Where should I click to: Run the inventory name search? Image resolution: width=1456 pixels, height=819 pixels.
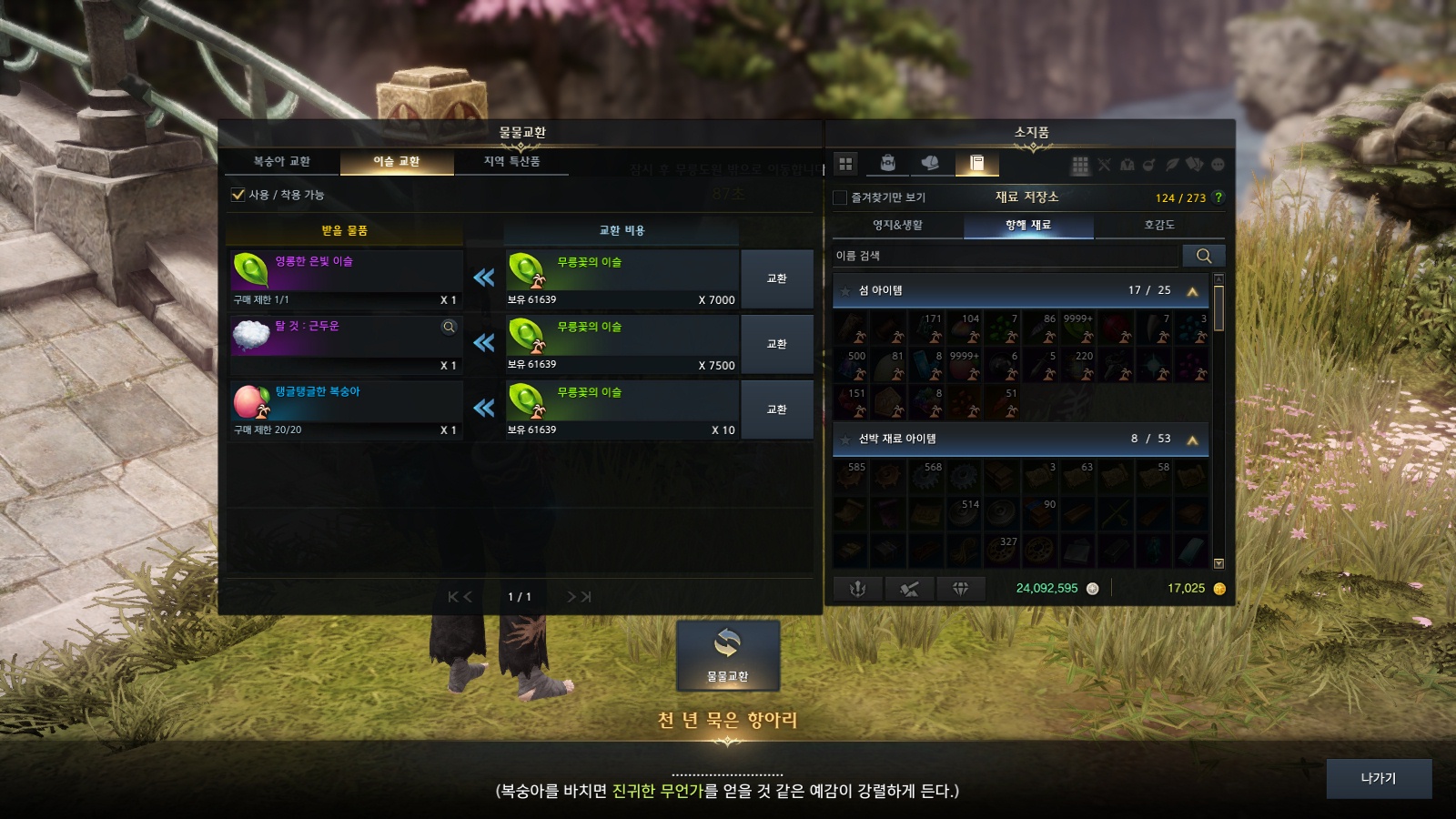pyautogui.click(x=1203, y=256)
